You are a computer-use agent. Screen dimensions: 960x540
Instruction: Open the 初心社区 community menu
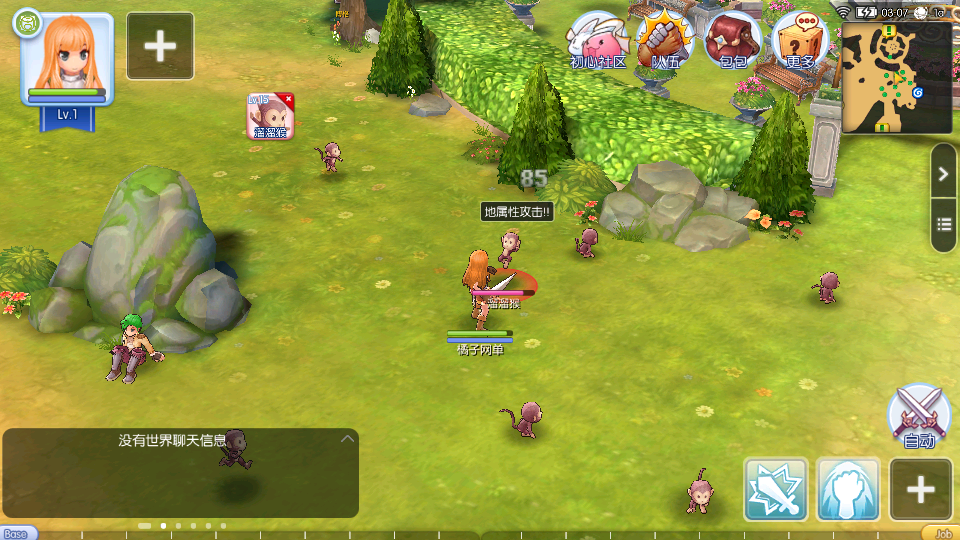click(598, 40)
